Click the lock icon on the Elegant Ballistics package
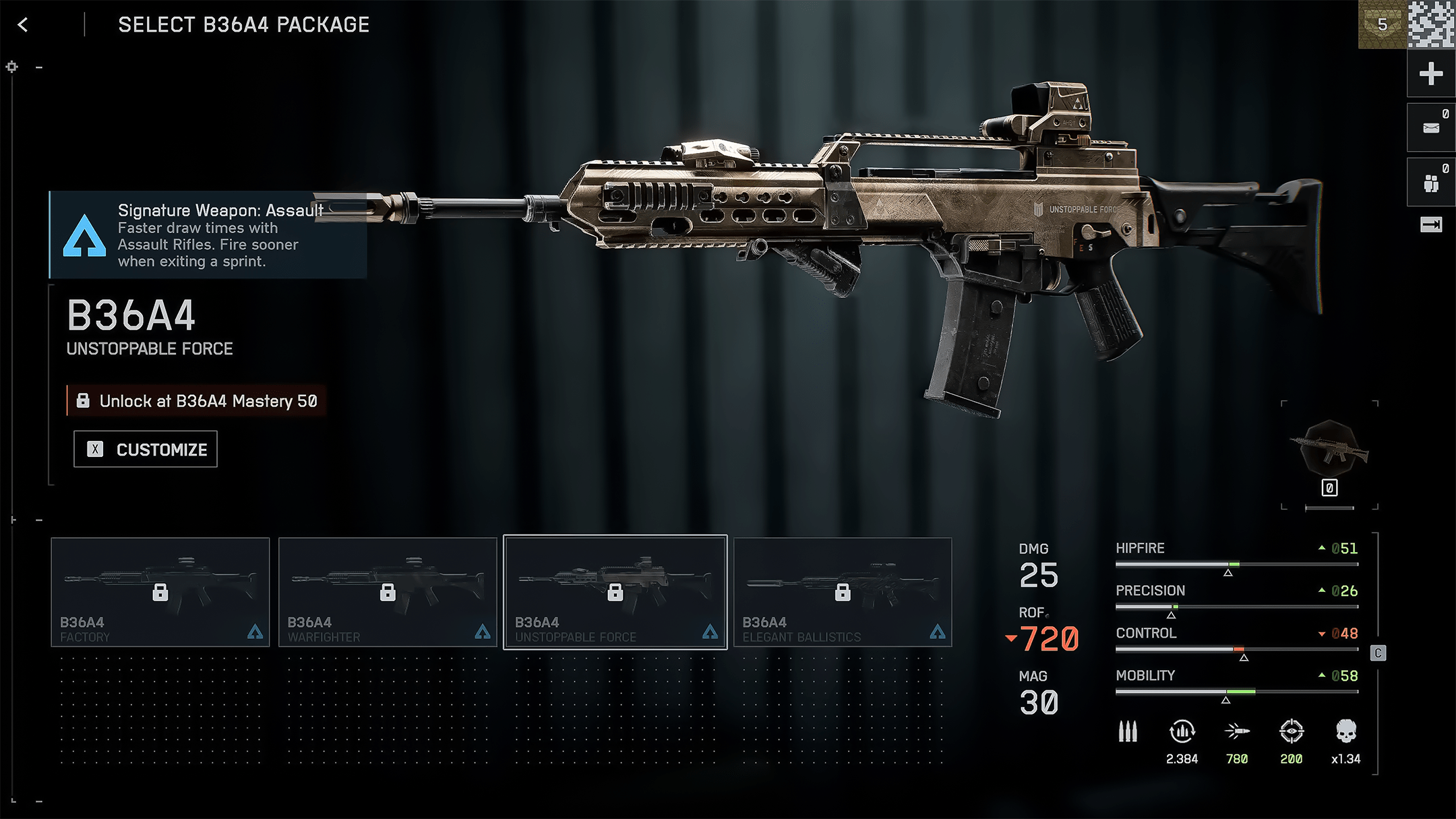Viewport: 1456px width, 819px height. point(843,592)
